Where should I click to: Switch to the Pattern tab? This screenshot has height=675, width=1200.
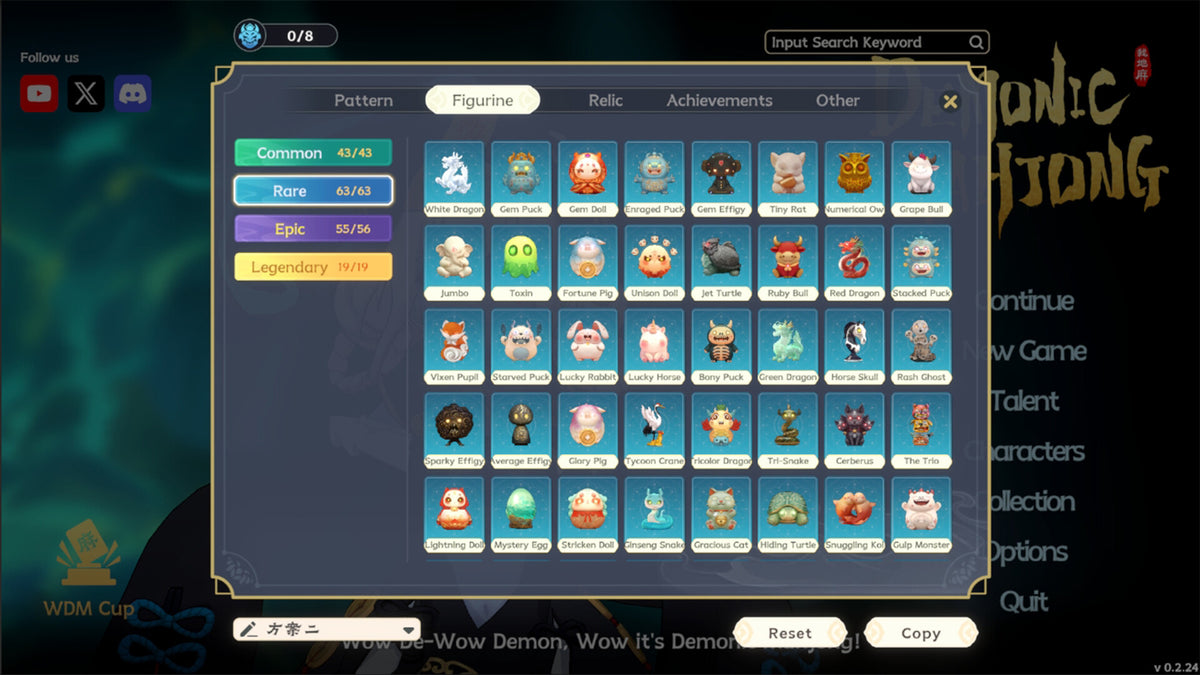[x=363, y=100]
